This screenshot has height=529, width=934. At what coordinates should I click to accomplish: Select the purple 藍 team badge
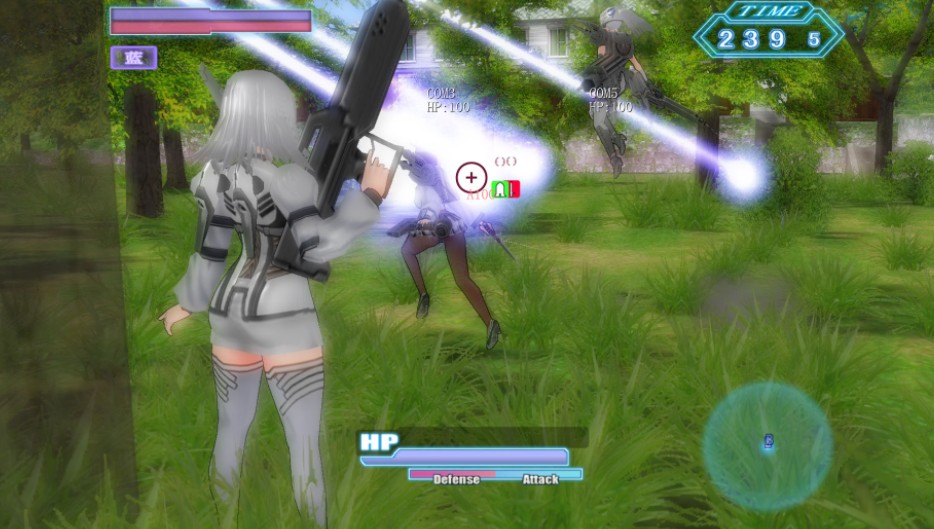pyautogui.click(x=134, y=58)
